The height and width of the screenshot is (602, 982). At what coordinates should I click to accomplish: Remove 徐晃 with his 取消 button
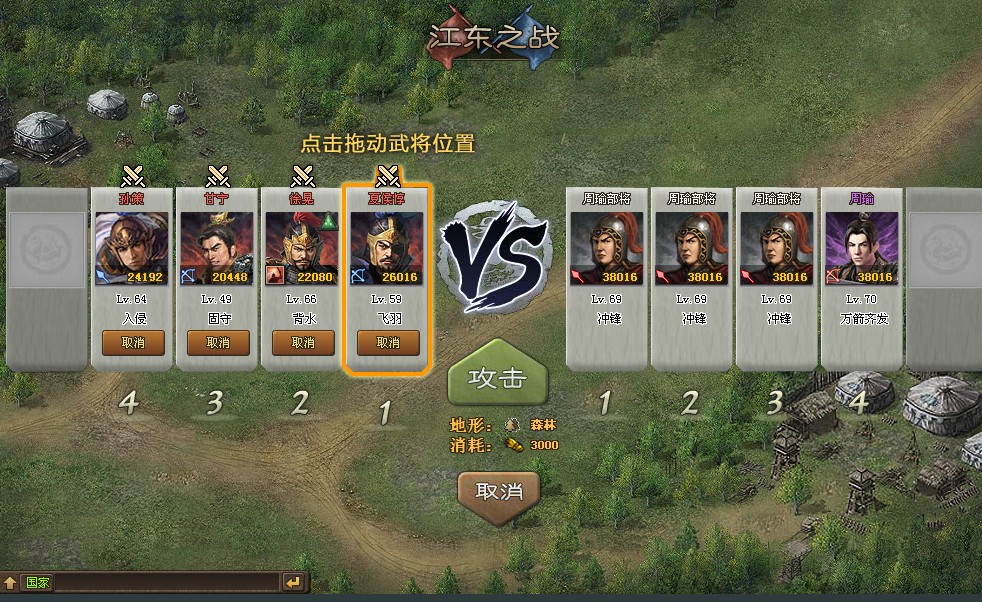(303, 342)
